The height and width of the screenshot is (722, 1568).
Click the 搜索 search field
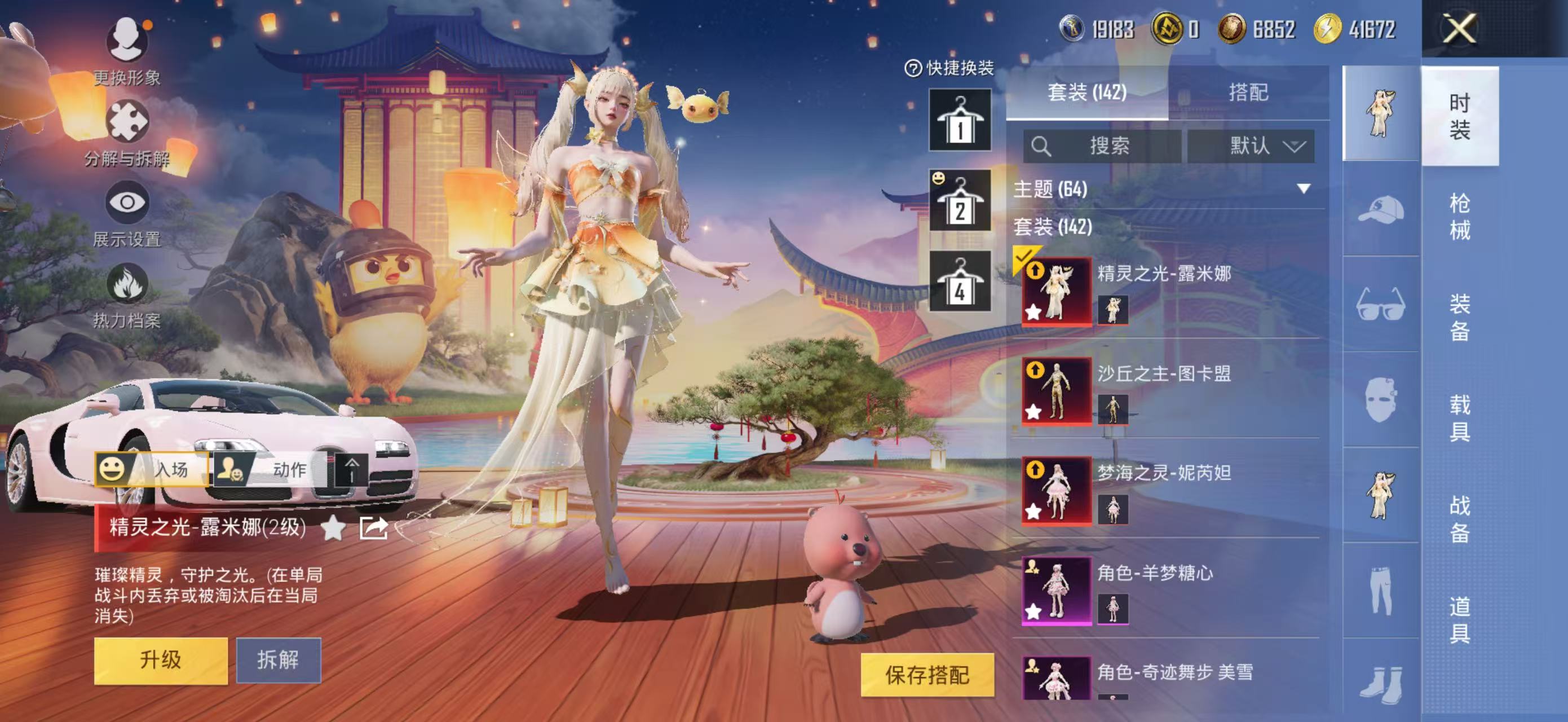(1102, 146)
